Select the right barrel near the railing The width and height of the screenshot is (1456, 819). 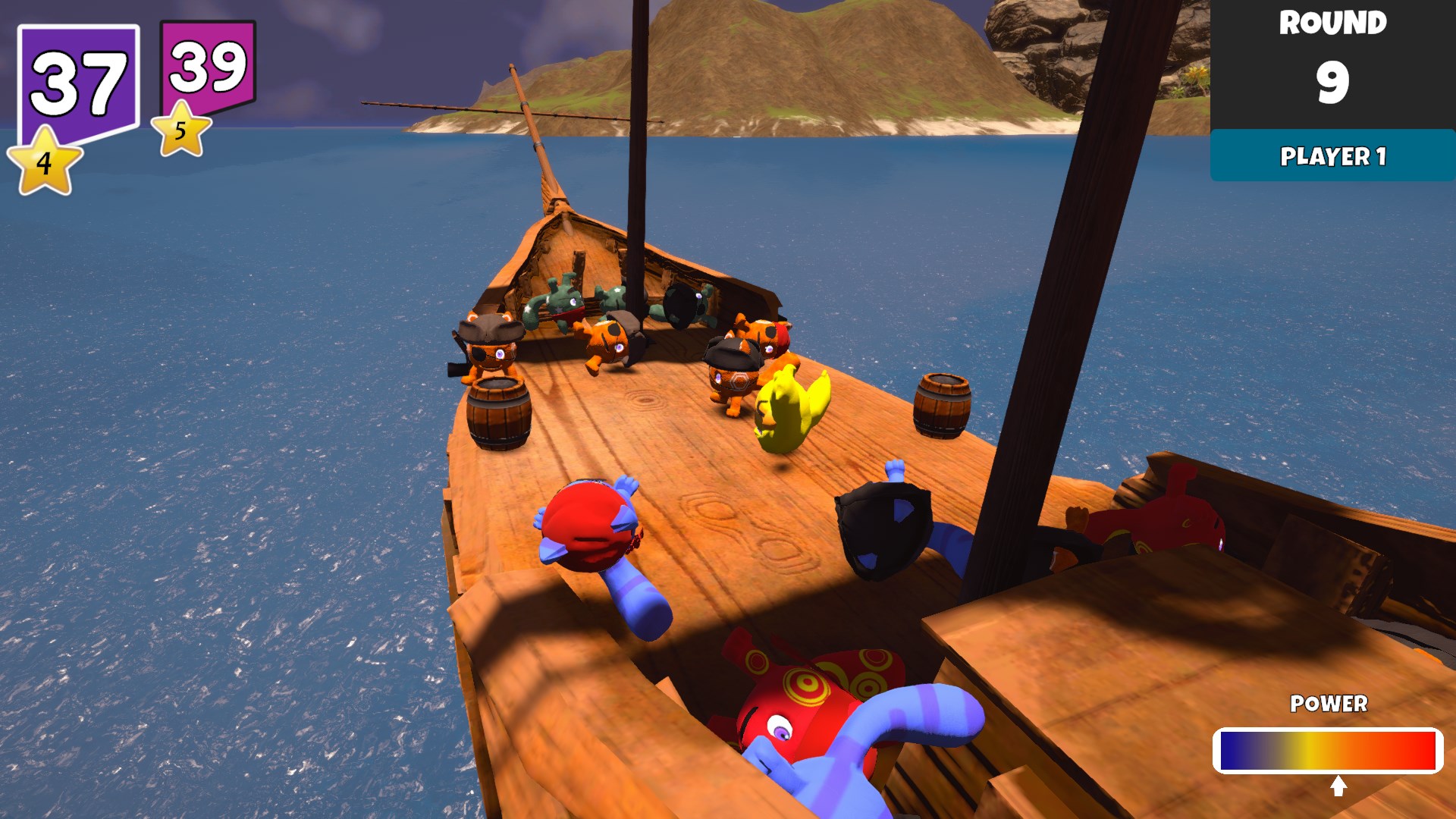pyautogui.click(x=943, y=408)
